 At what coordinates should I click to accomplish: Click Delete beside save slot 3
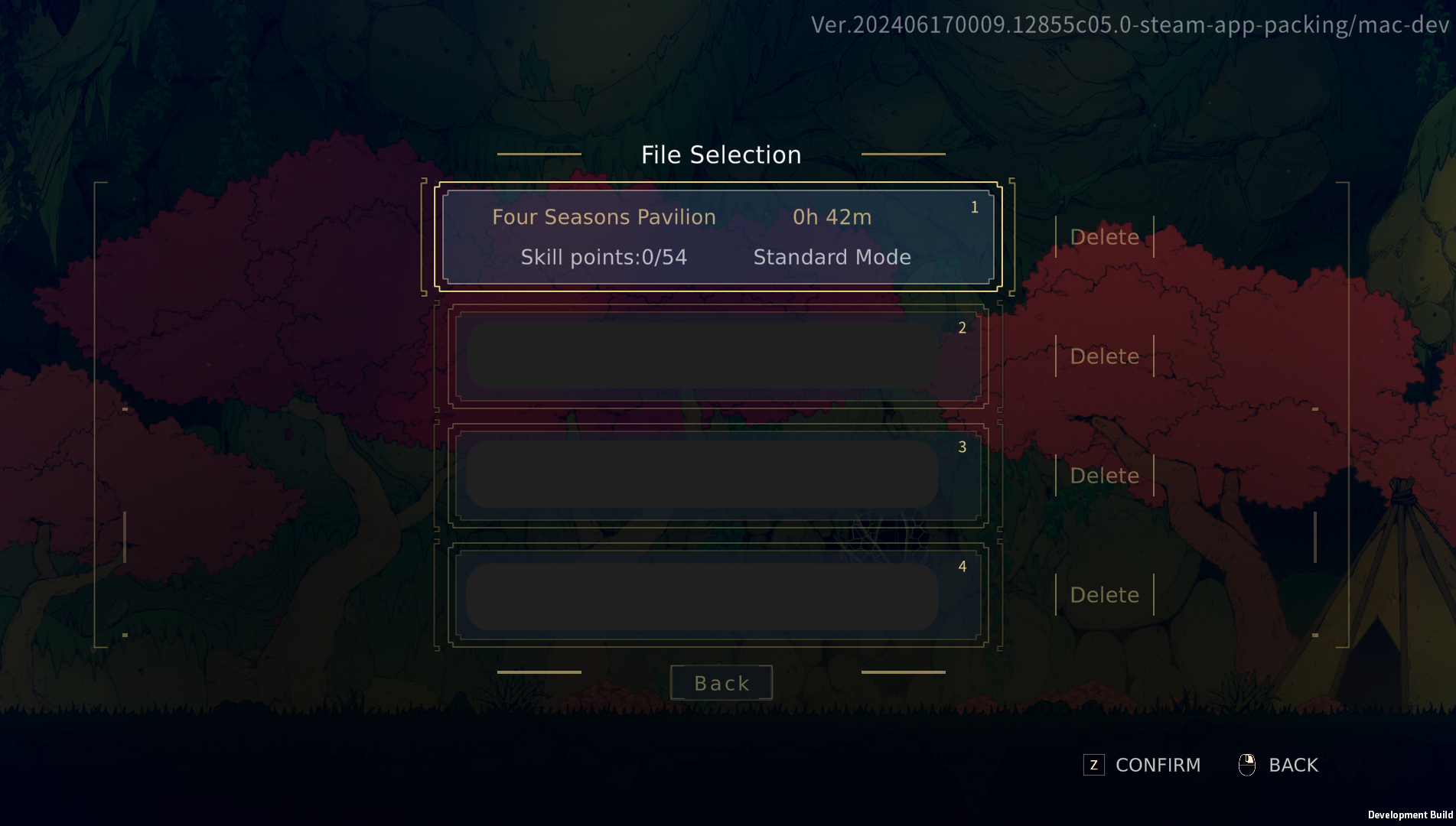tap(1104, 476)
